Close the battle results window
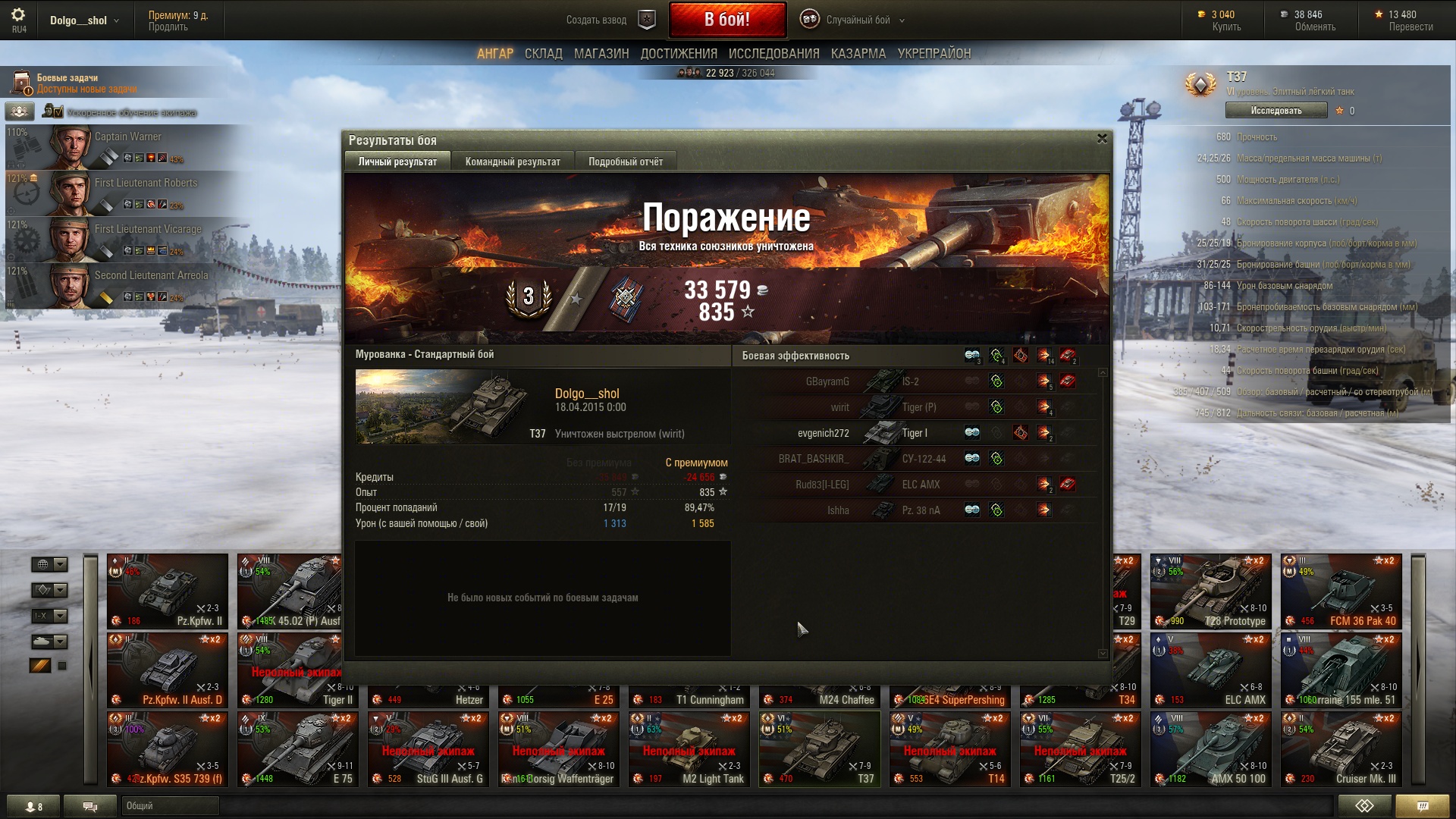The width and height of the screenshot is (1456, 819). (1102, 139)
